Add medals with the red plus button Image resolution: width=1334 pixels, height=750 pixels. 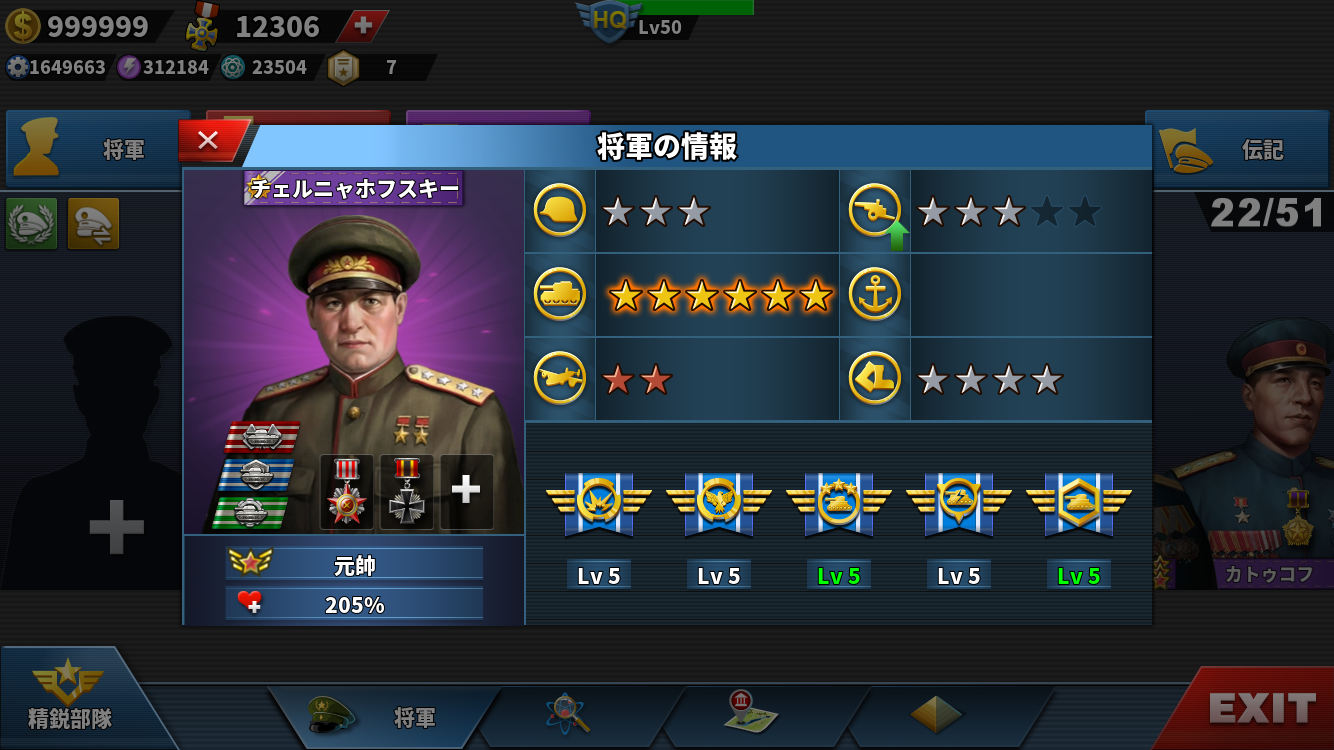click(x=364, y=26)
